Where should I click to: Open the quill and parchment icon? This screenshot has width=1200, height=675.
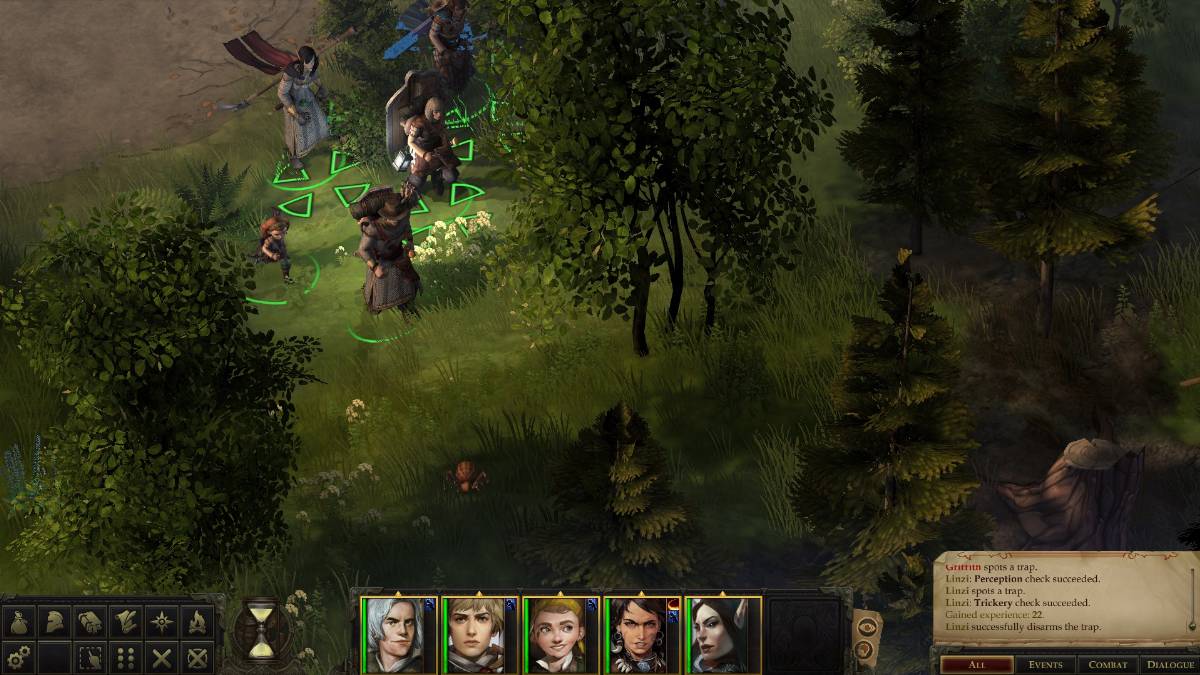(126, 622)
